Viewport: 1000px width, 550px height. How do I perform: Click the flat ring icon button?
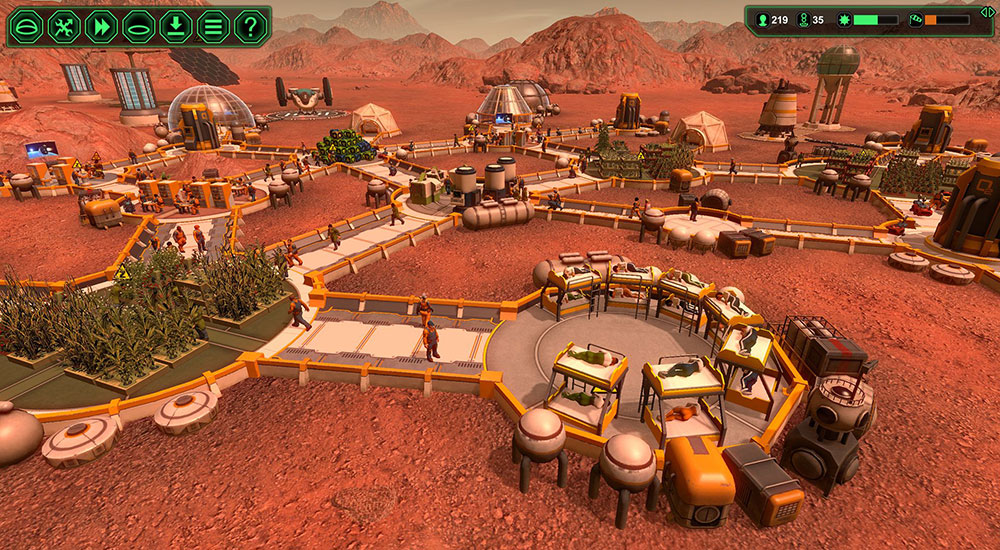(138, 26)
